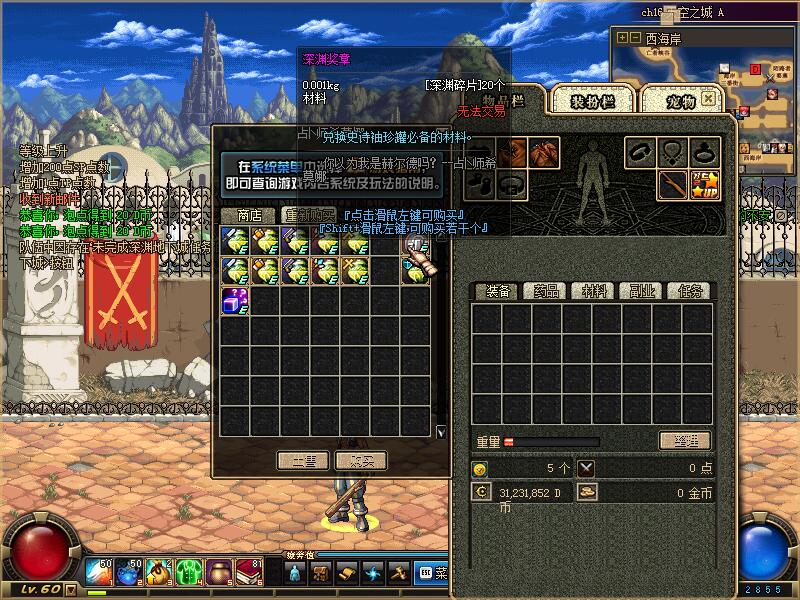Open the 材料 materials tab

(594, 291)
